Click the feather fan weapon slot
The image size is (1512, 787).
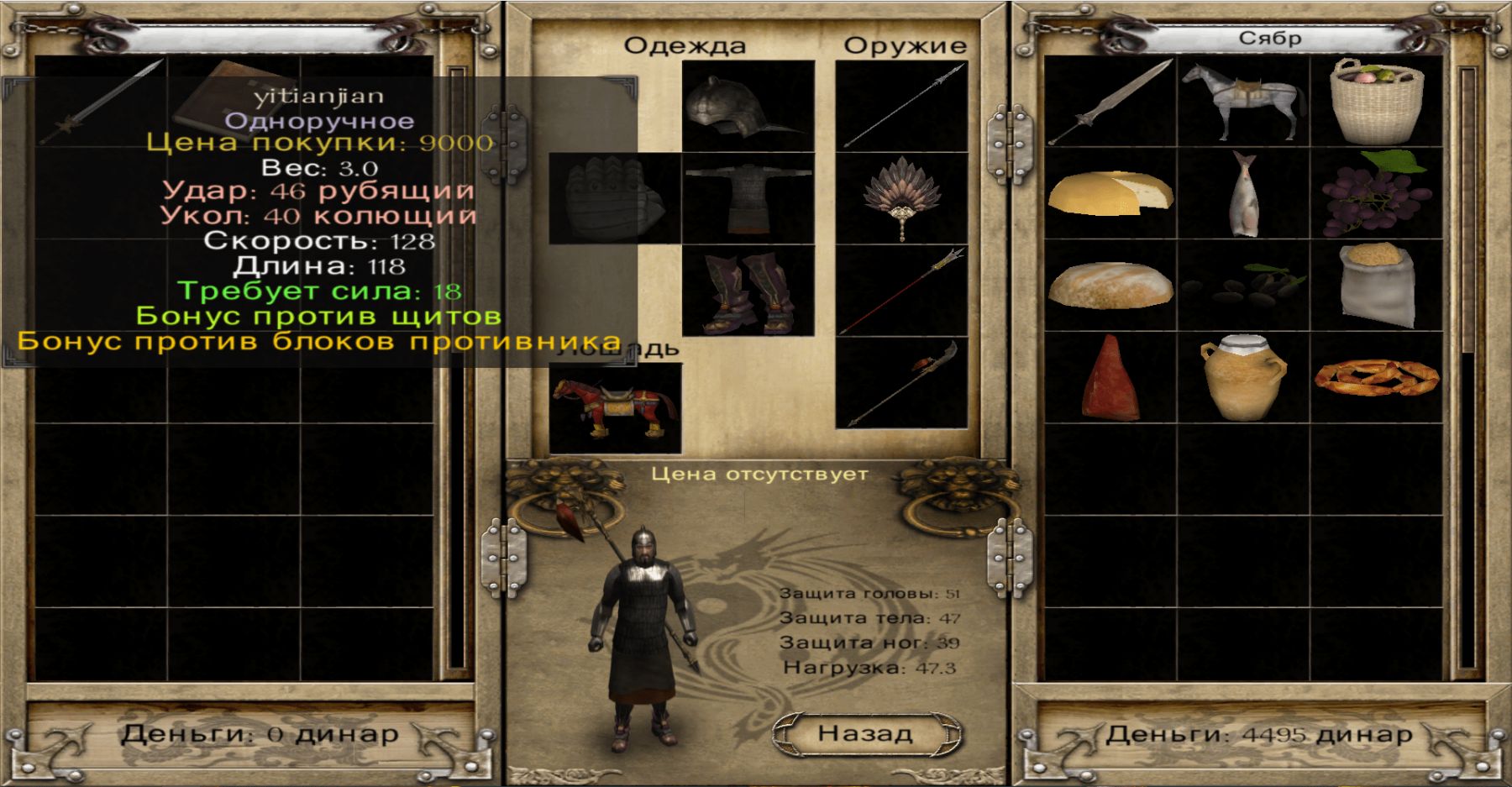(x=902, y=199)
